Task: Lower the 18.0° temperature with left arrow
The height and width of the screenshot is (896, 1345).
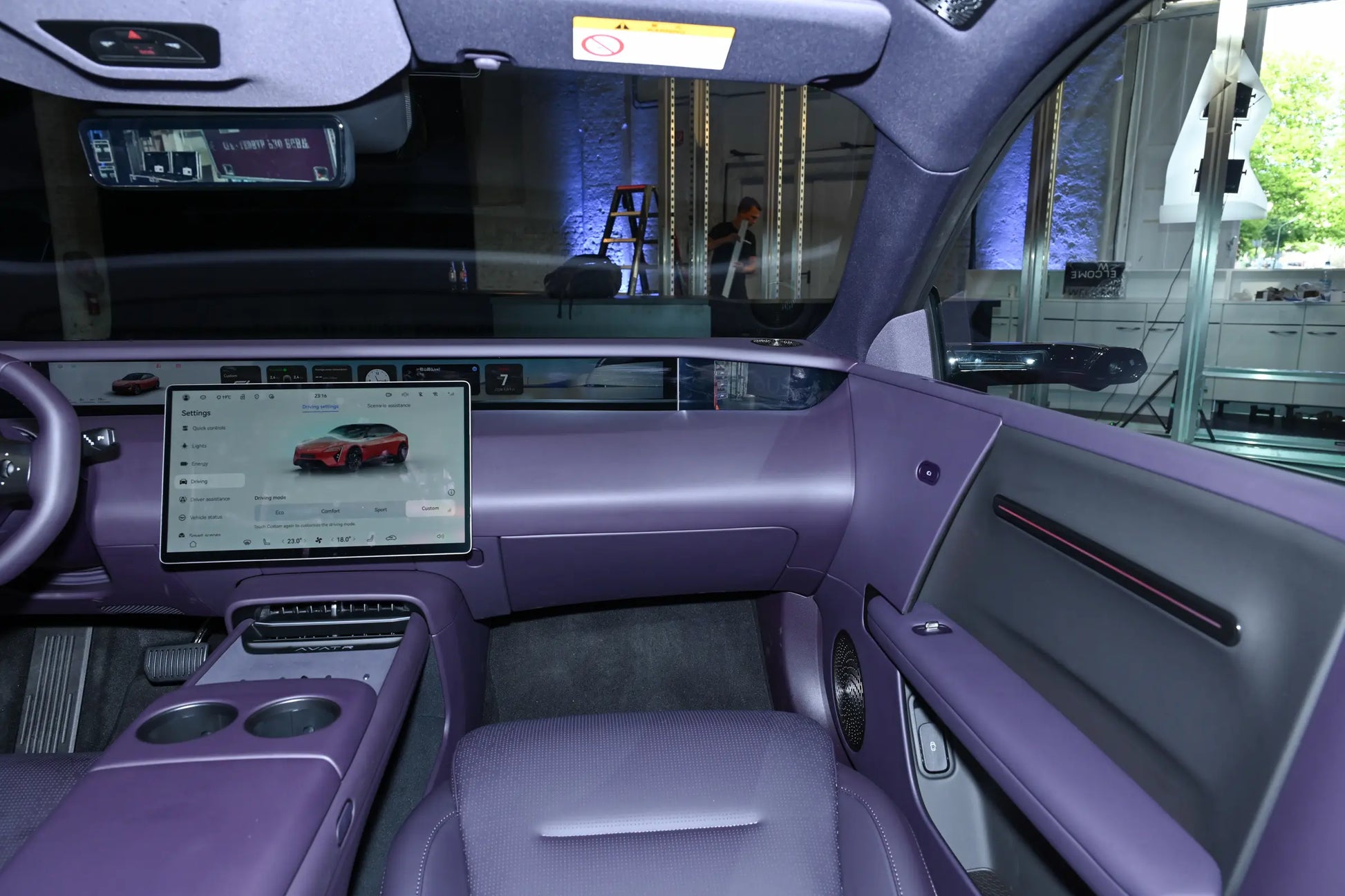Action: coord(332,540)
